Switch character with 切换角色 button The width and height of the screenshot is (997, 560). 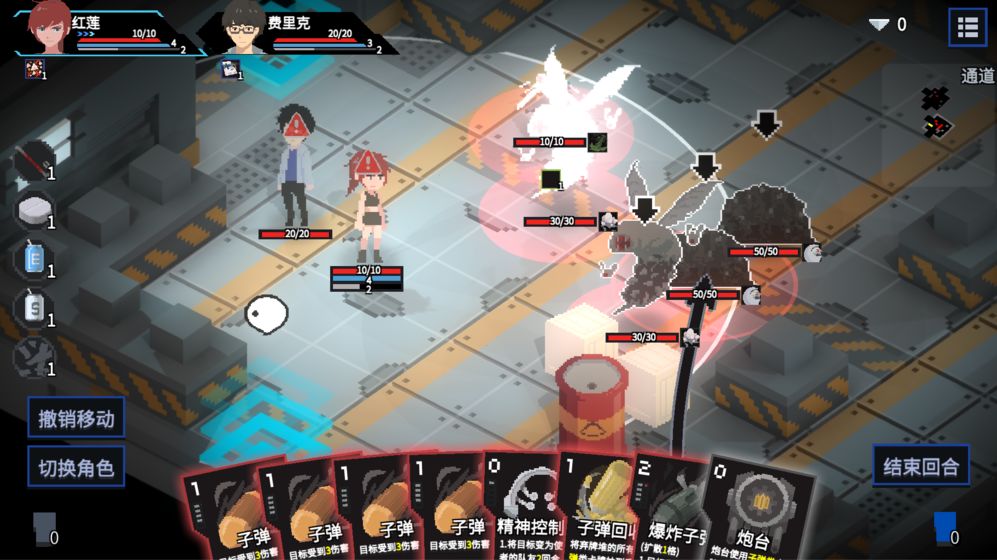click(x=76, y=466)
